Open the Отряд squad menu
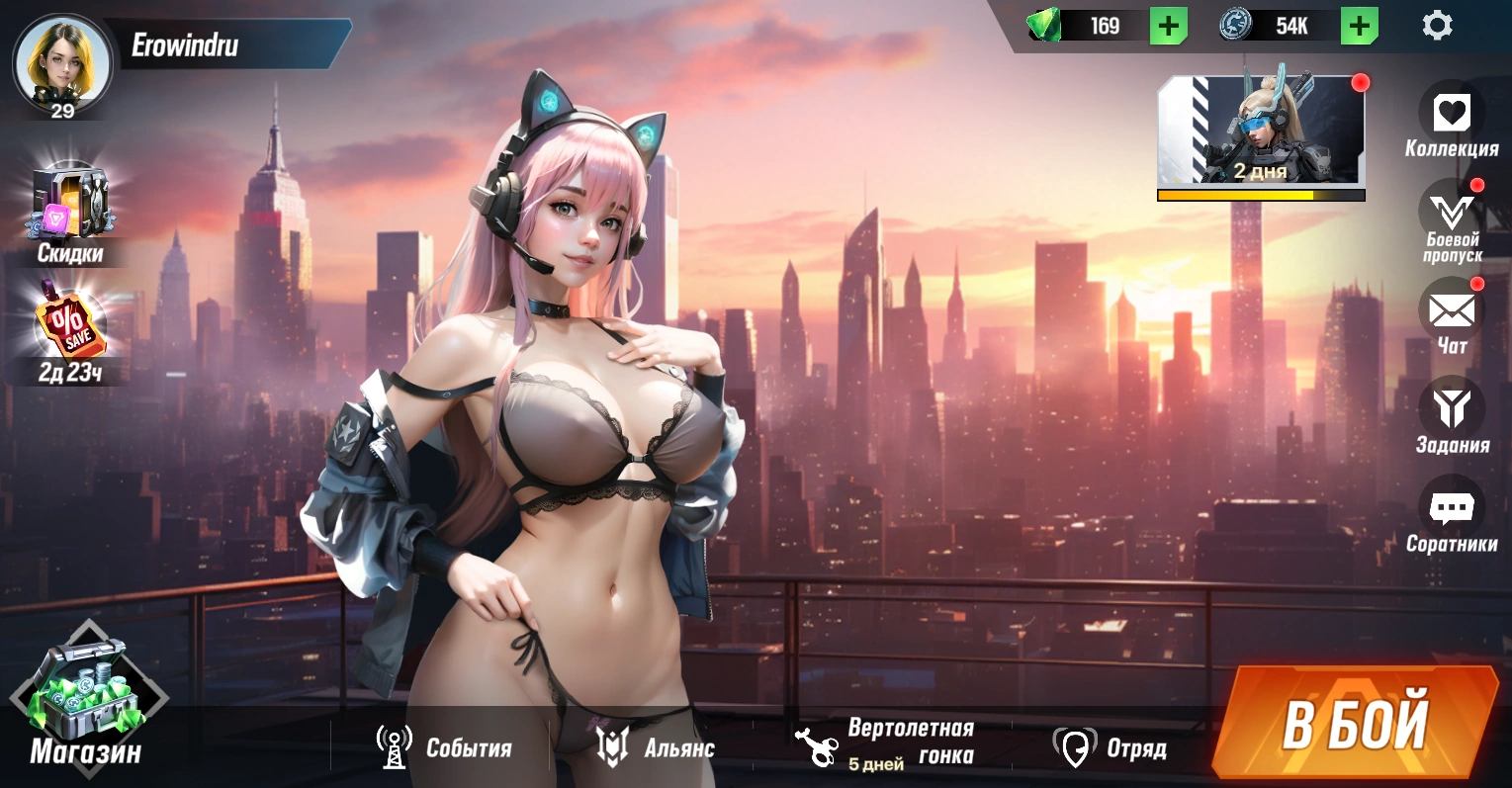The image size is (1512, 788). [1111, 747]
